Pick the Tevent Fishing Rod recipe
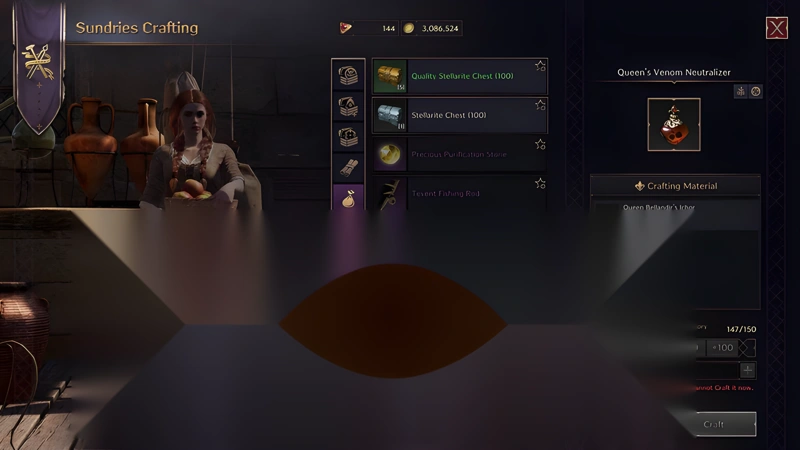800x450 pixels. tap(459, 192)
